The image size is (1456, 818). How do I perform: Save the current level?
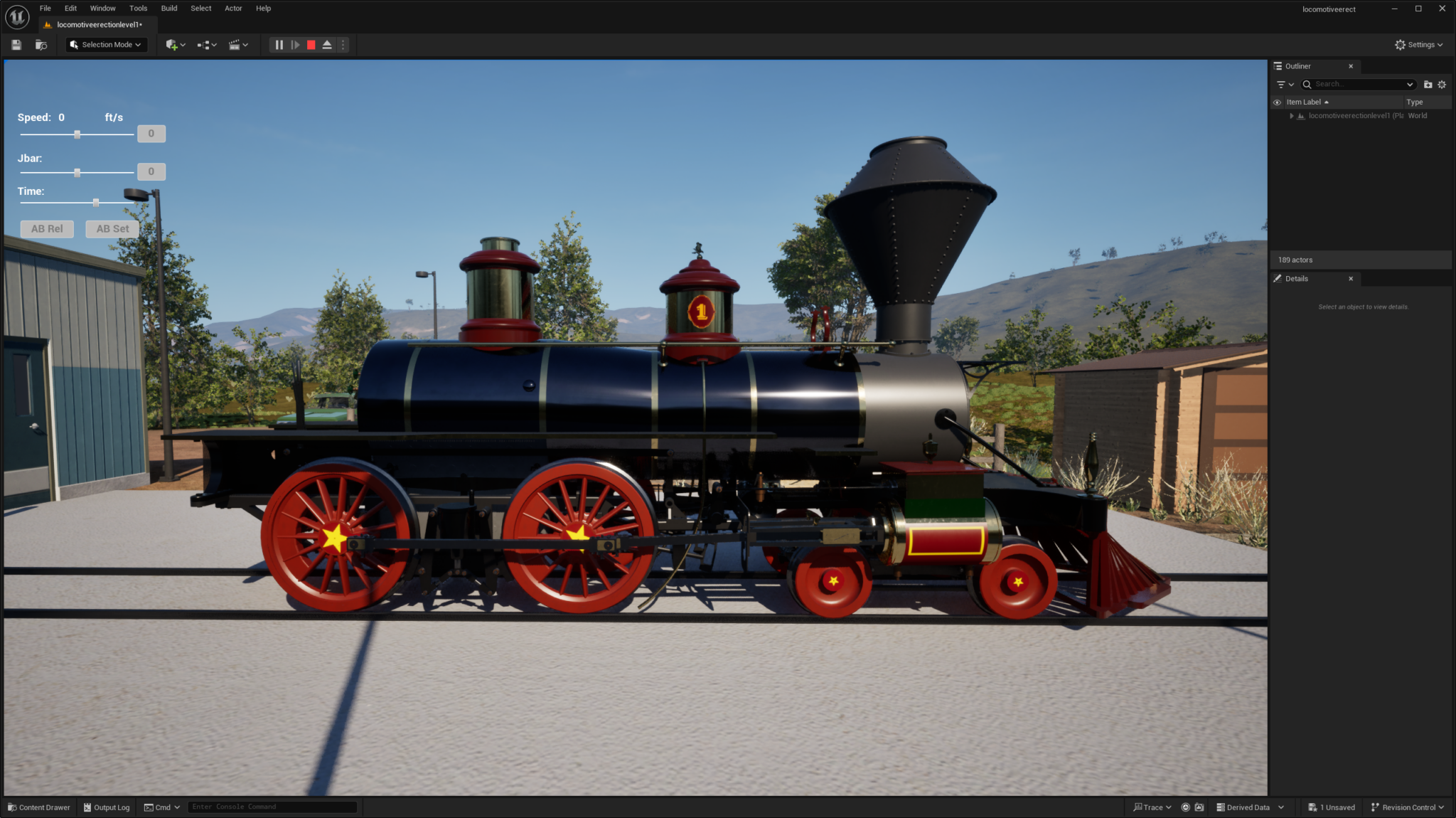(16, 44)
